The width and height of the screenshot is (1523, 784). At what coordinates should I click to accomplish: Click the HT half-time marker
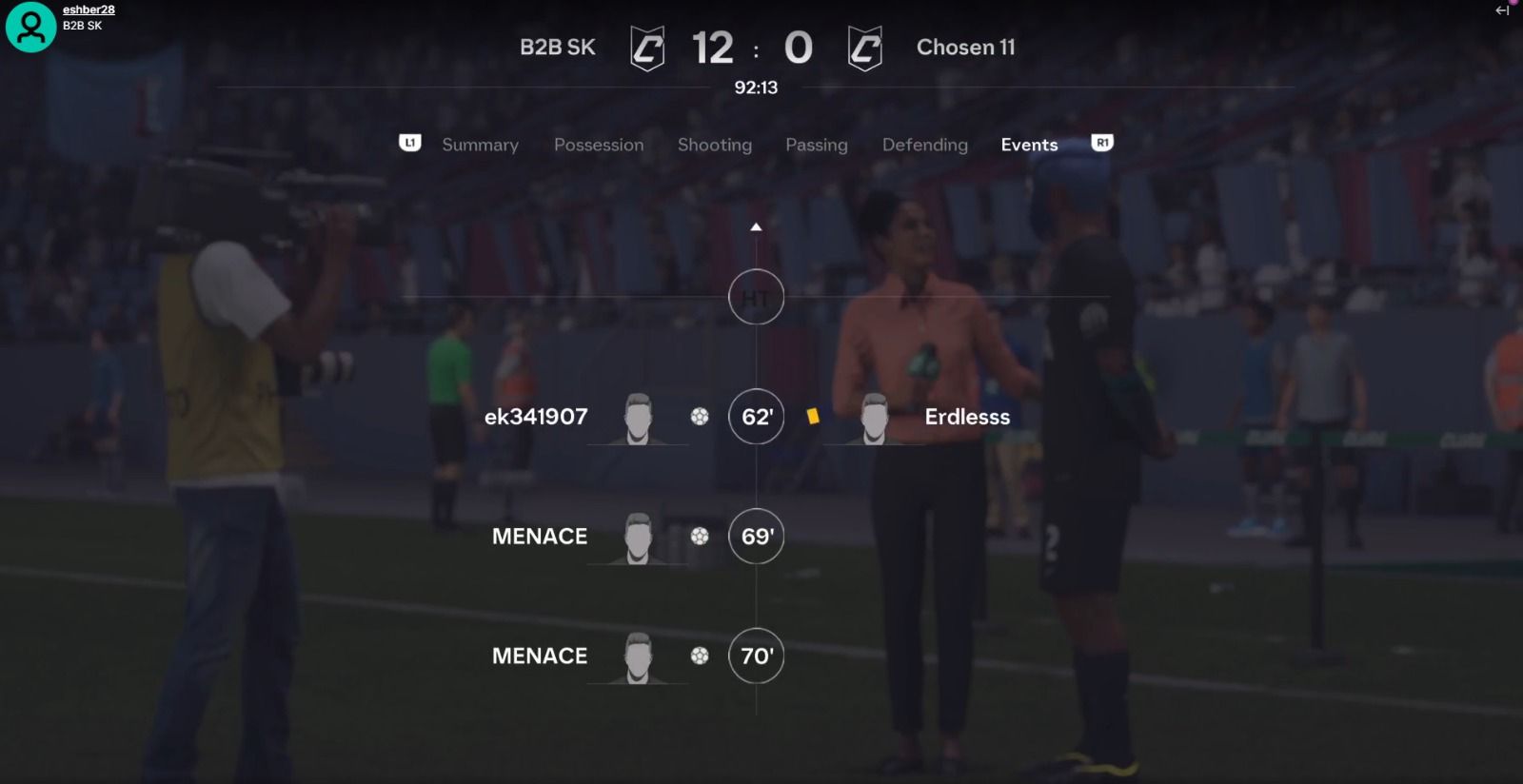coord(756,298)
